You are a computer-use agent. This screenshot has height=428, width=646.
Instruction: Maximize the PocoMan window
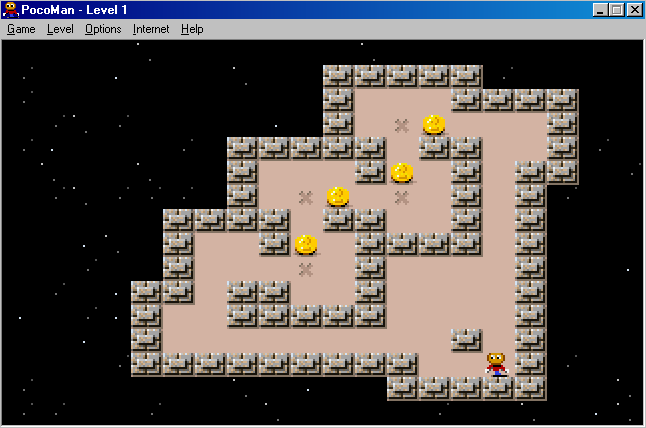(x=616, y=9)
